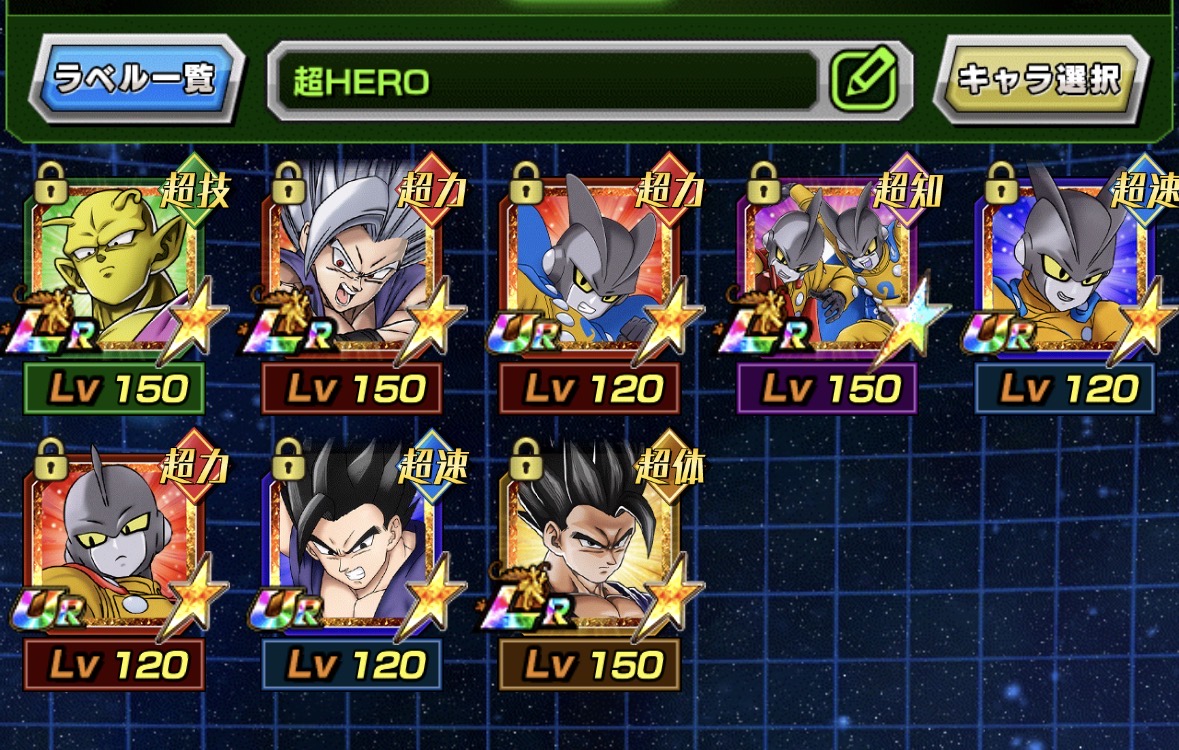The width and height of the screenshot is (1179, 750).
Task: Choose the silver-haired Gohan Beast card
Action: click(x=352, y=270)
